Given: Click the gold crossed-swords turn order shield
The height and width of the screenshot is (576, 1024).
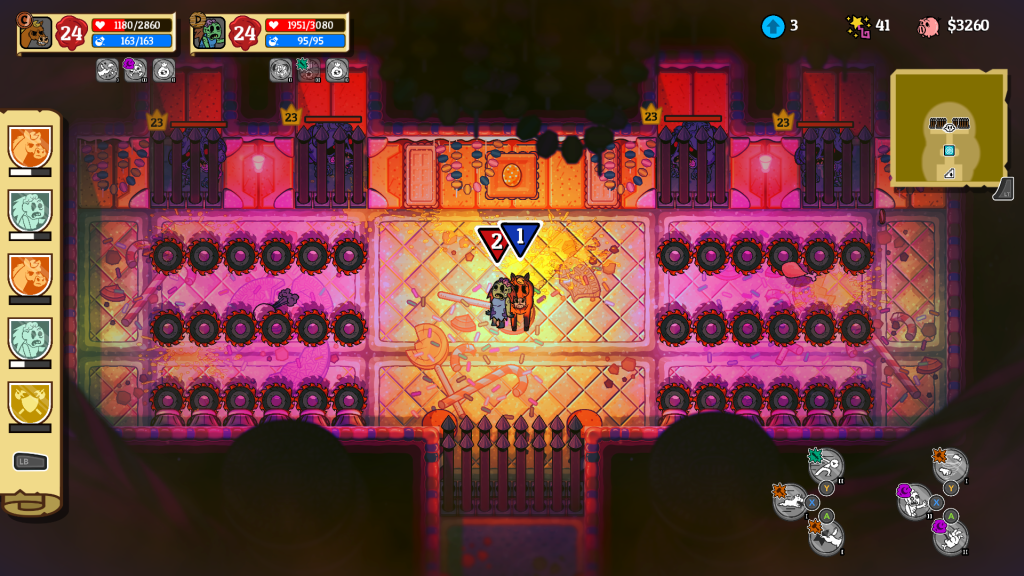Looking at the screenshot, I should coord(30,402).
